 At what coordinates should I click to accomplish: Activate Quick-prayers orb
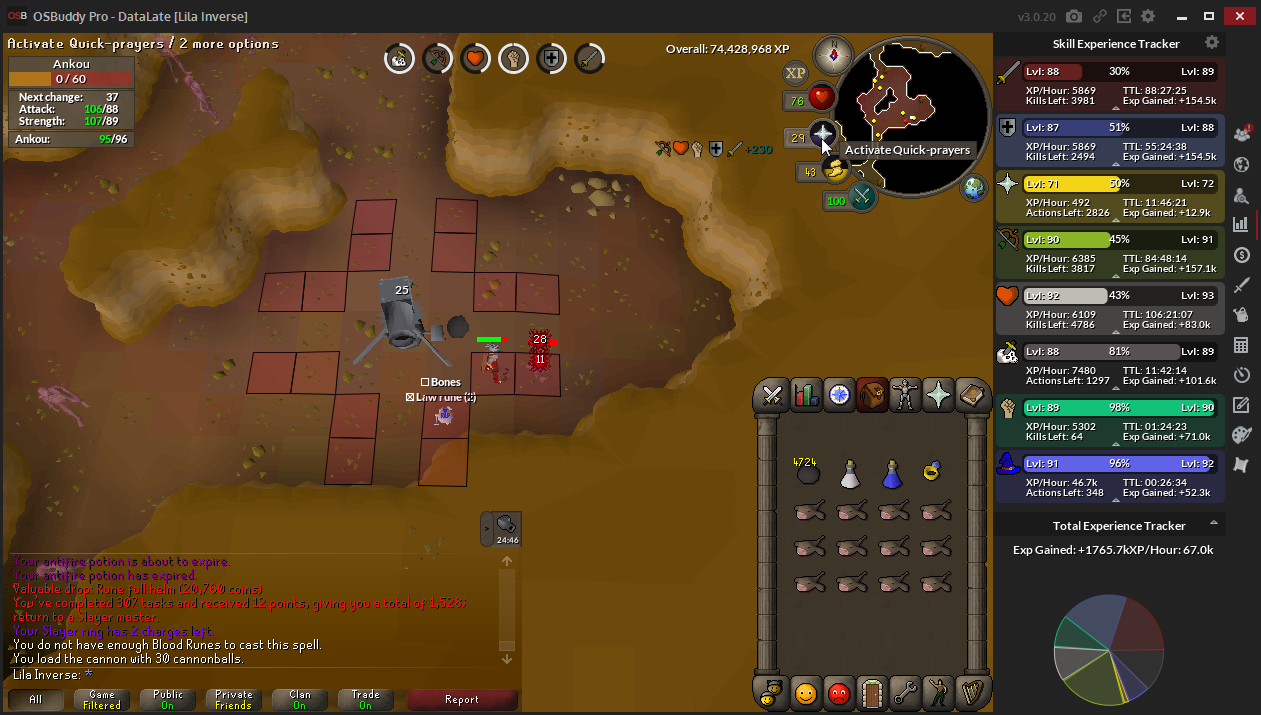click(822, 134)
